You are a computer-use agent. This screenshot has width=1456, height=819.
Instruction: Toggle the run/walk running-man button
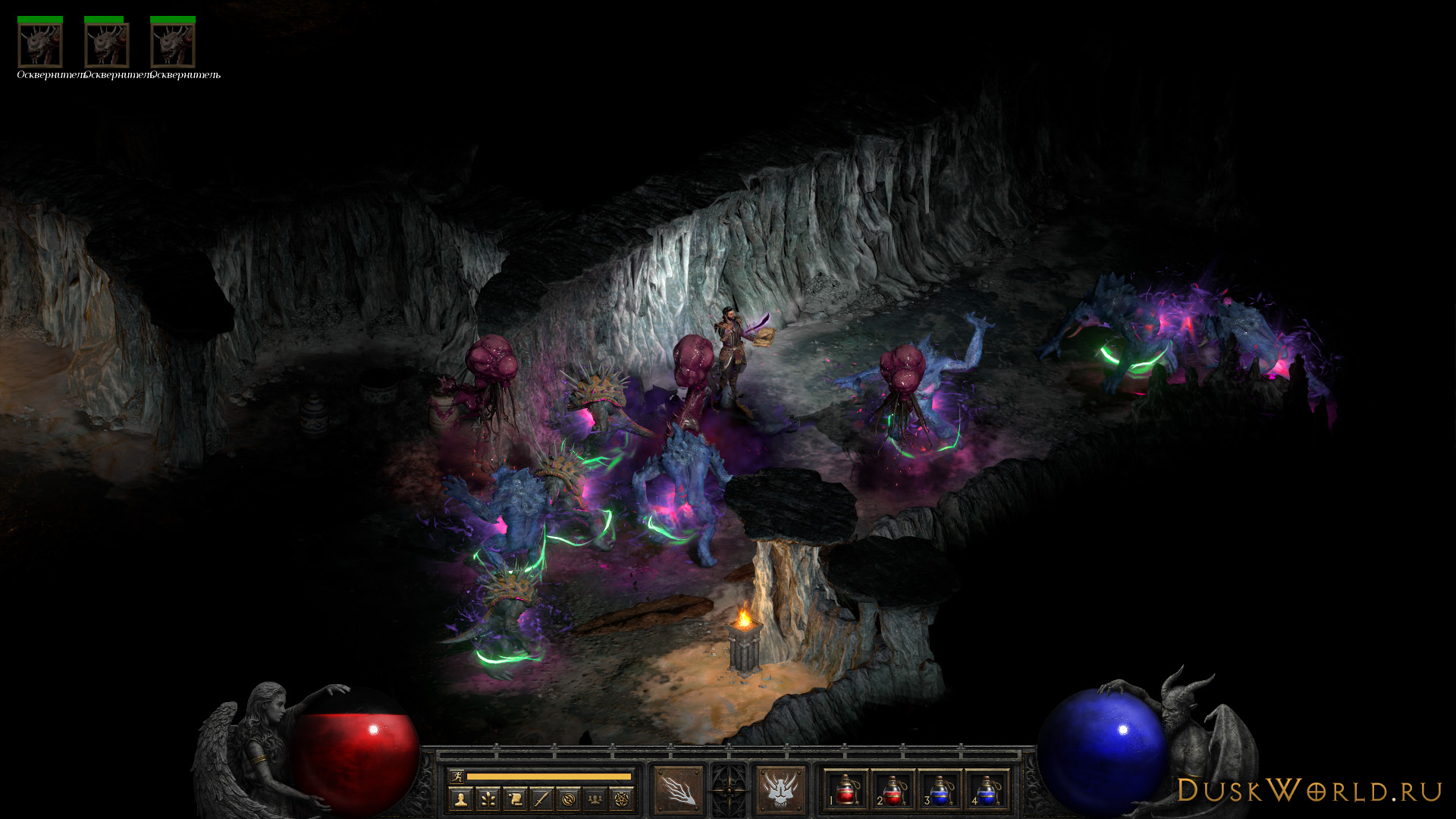point(456,776)
